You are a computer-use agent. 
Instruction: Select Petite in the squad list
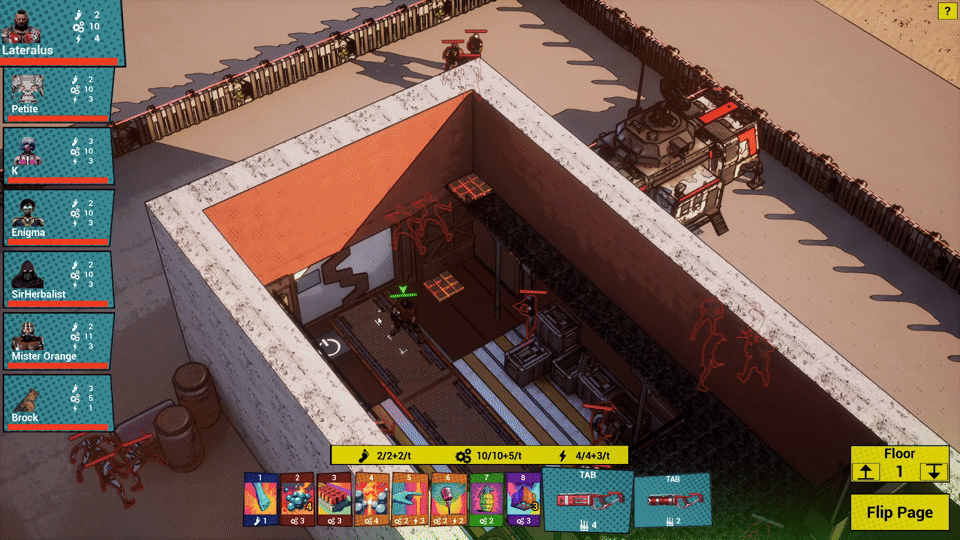(58, 96)
